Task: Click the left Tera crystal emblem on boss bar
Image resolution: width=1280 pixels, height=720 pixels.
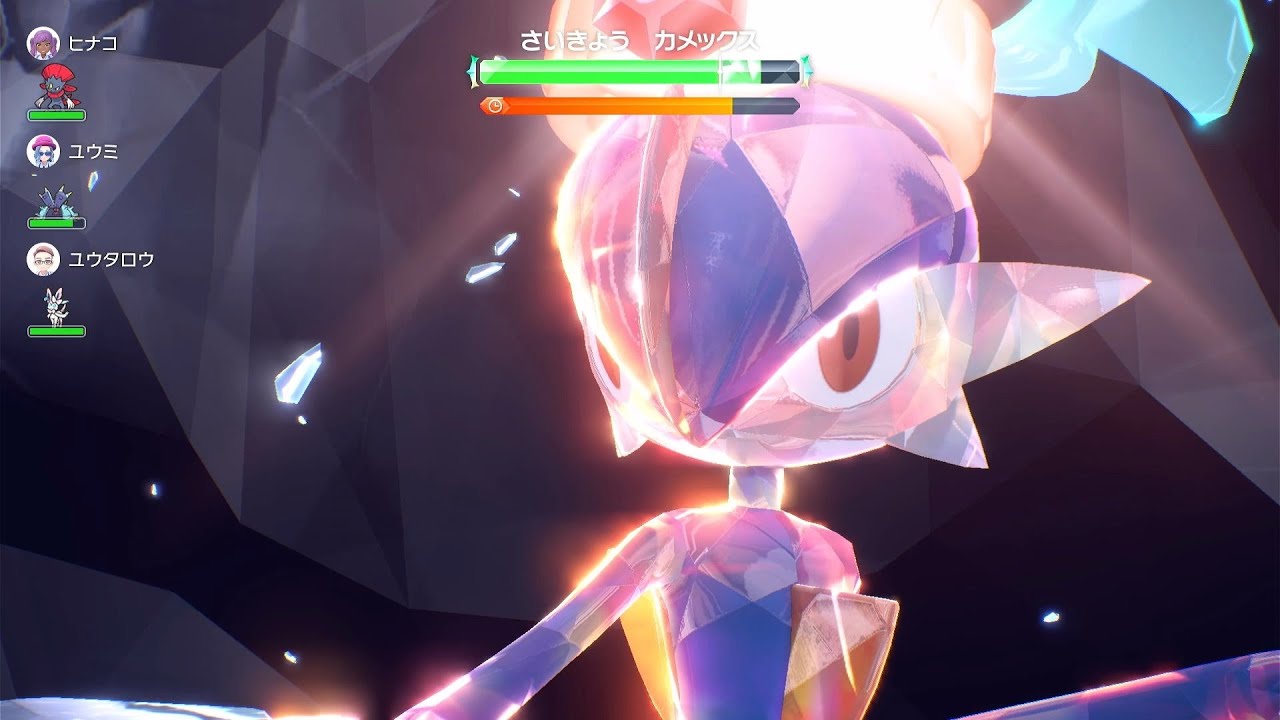Action: point(472,70)
